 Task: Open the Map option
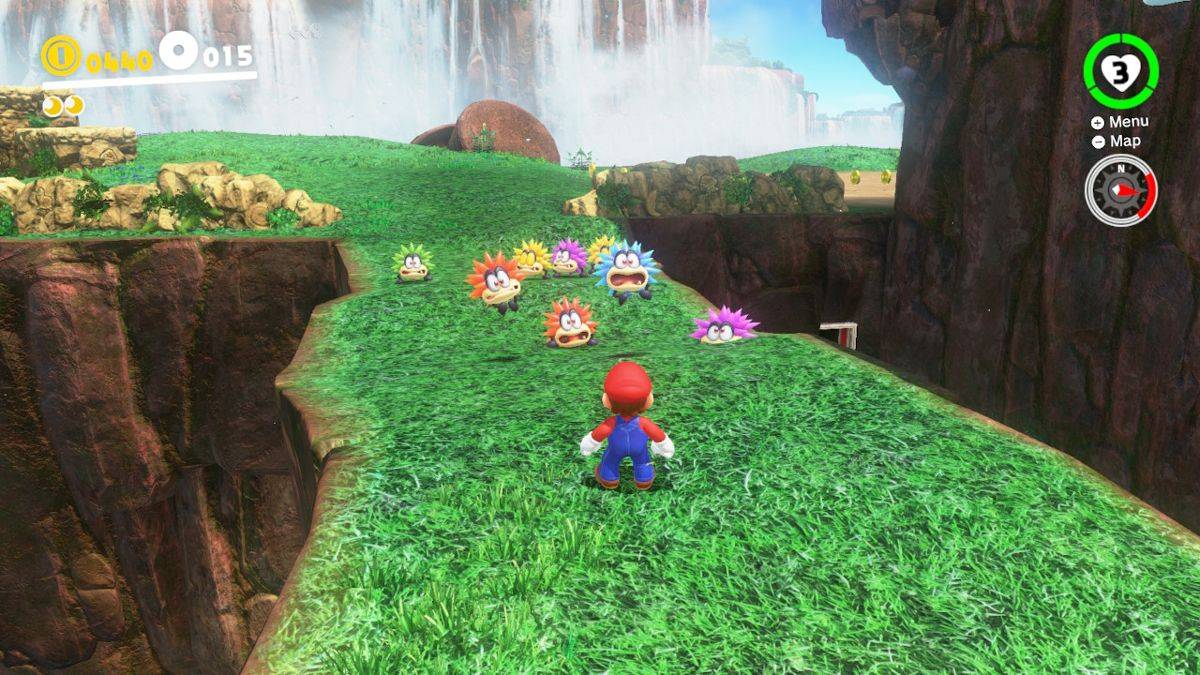click(x=1117, y=141)
